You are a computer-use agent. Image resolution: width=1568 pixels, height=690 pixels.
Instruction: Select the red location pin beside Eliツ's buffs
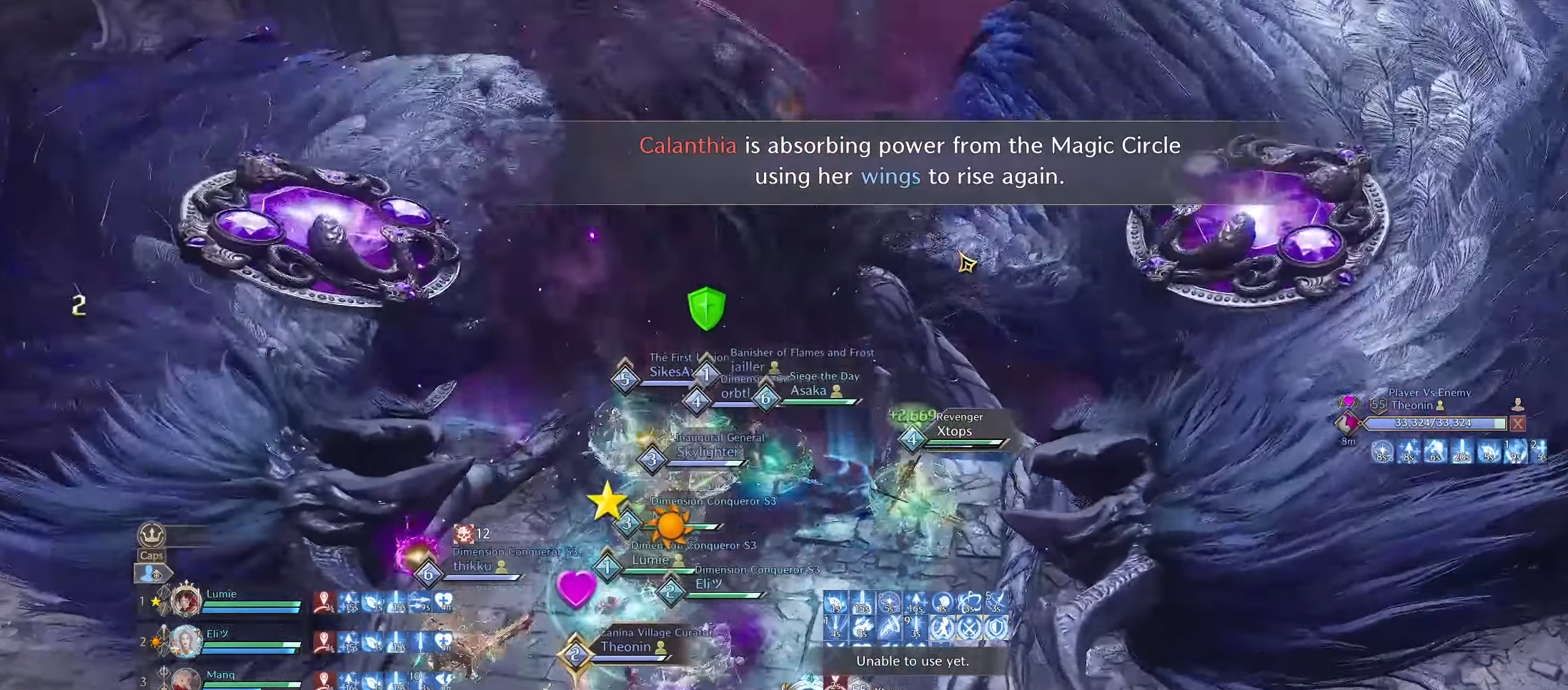(x=324, y=641)
